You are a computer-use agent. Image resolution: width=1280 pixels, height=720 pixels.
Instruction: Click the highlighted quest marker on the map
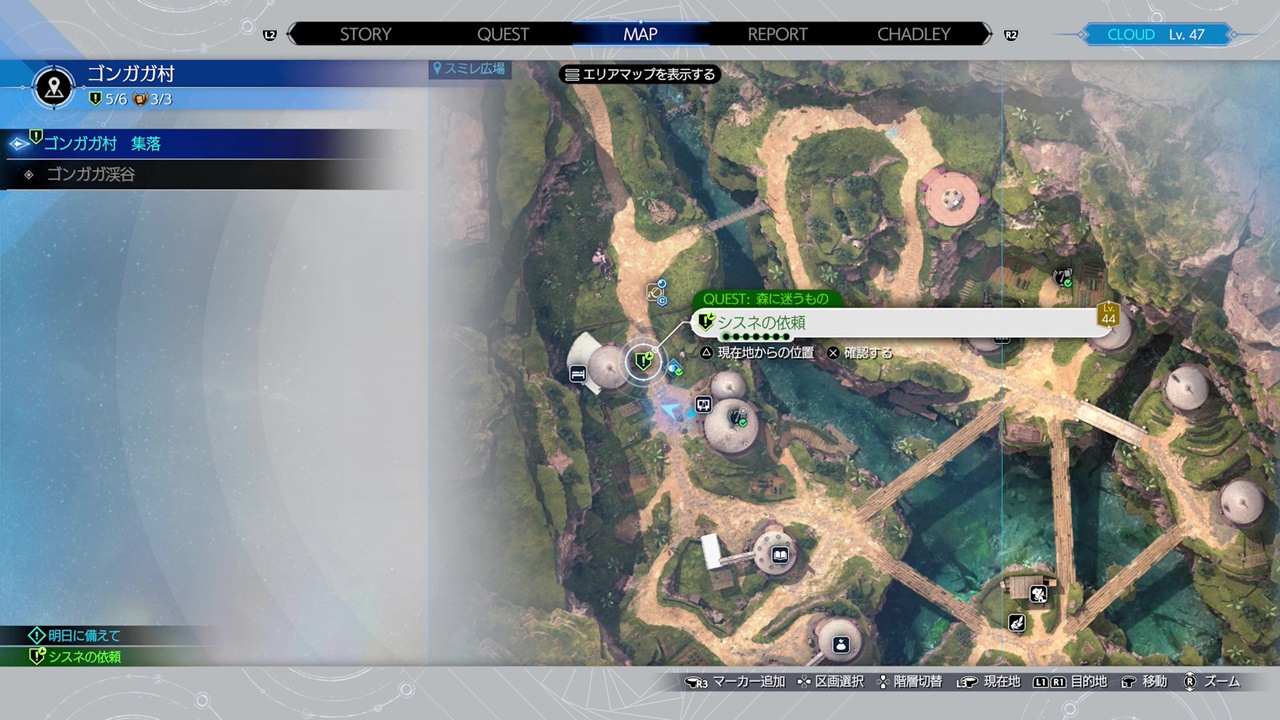click(644, 362)
